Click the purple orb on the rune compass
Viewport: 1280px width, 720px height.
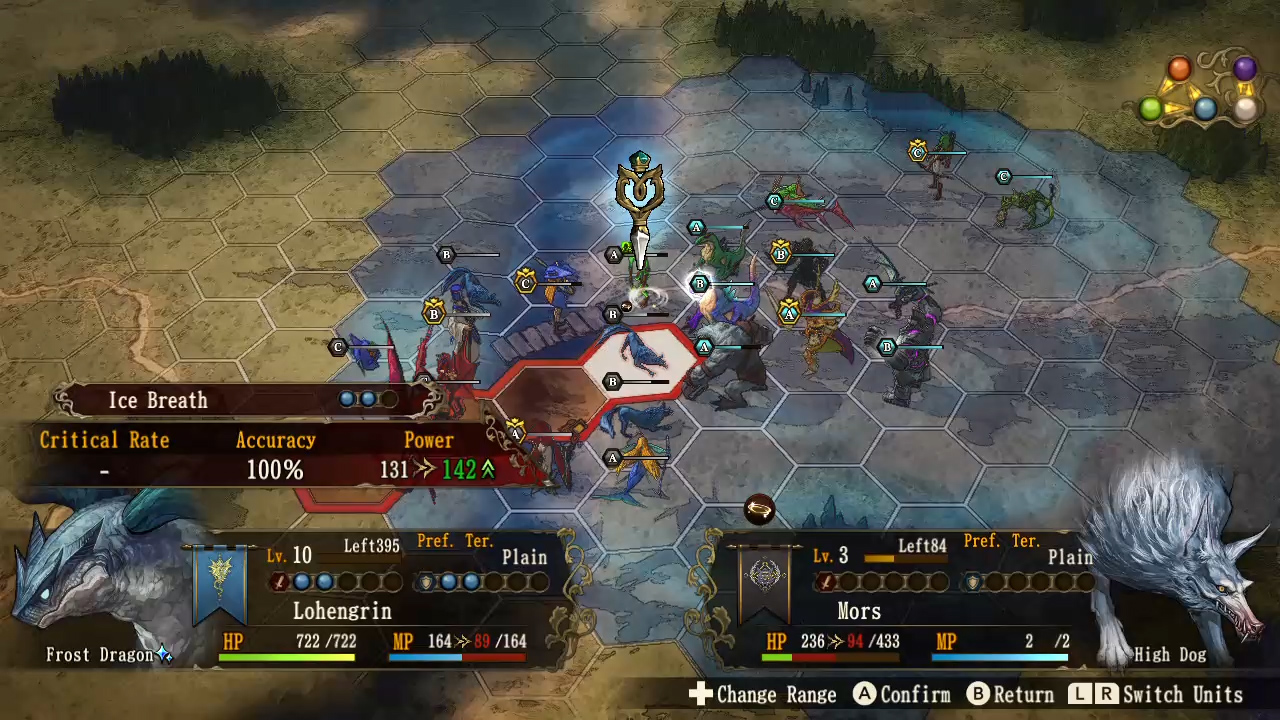coord(1243,68)
